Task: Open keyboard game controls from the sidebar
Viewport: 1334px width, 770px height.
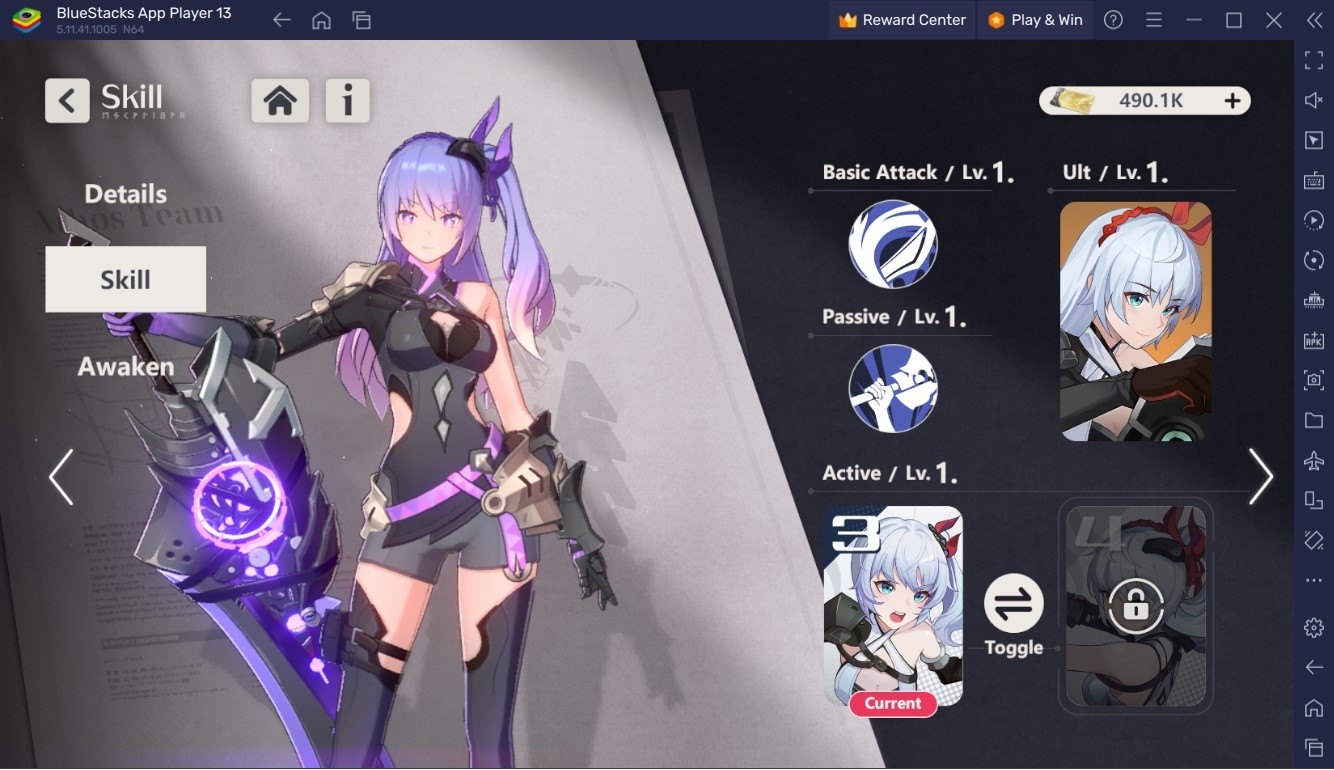Action: coord(1315,181)
